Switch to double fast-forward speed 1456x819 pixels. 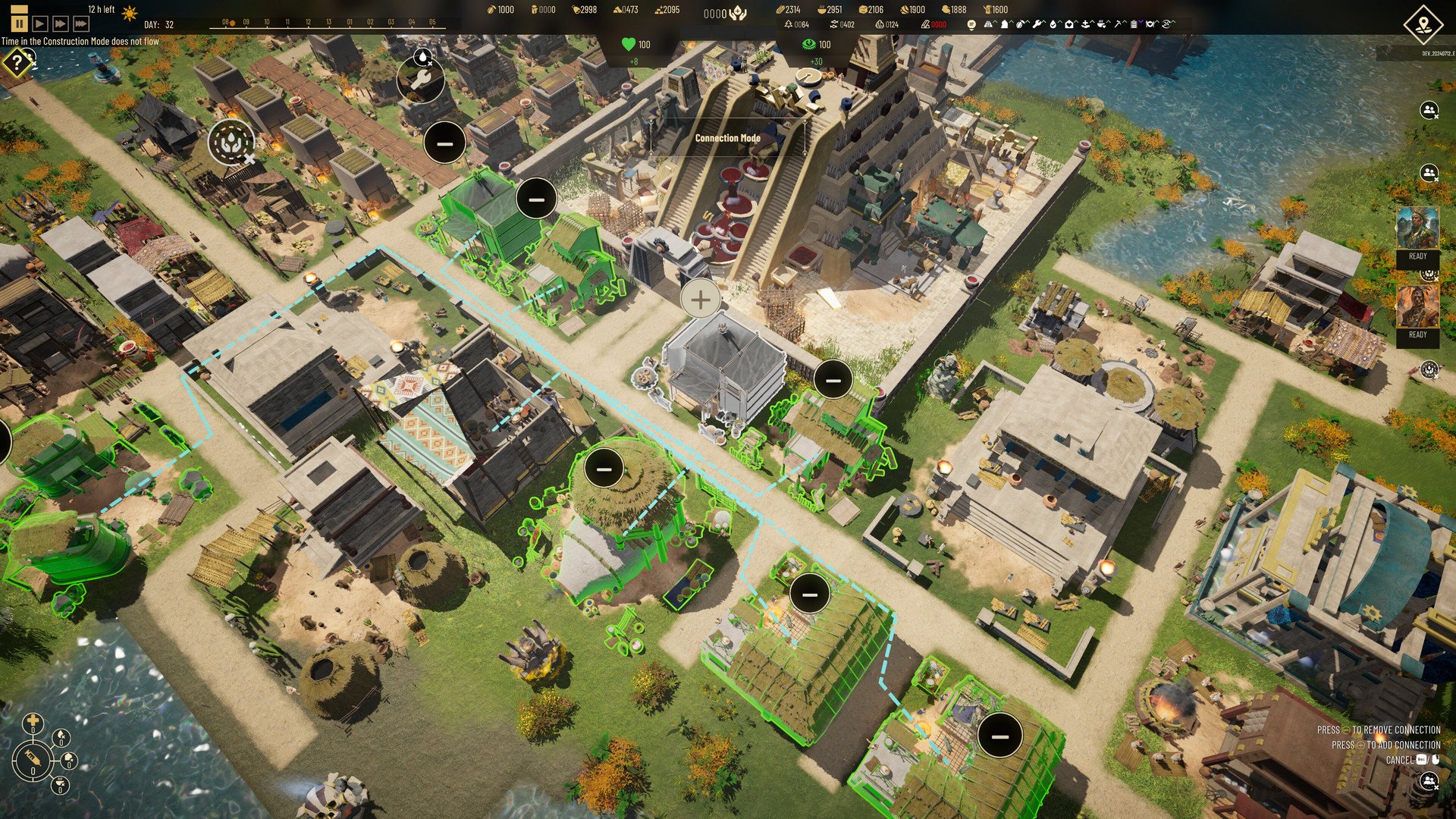(61, 24)
